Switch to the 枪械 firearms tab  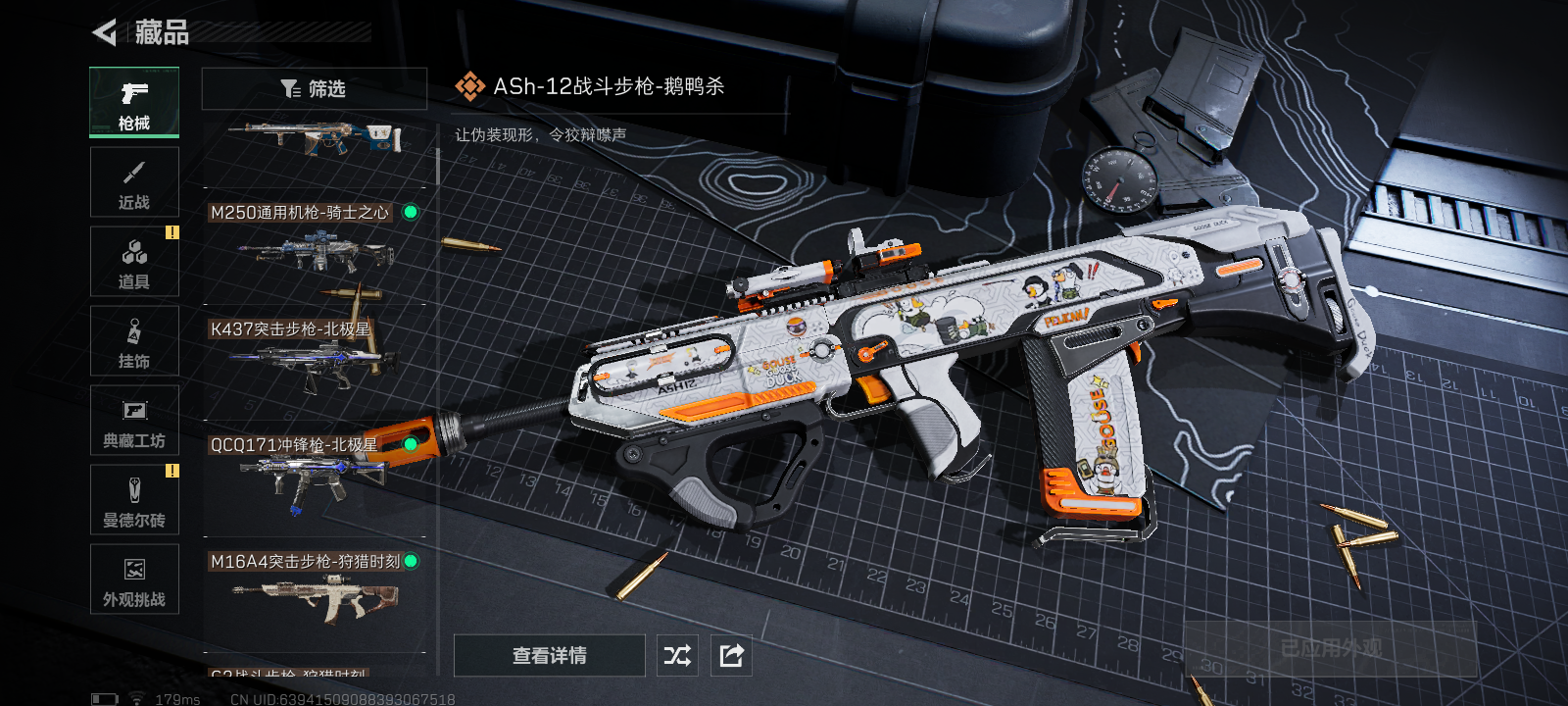click(x=134, y=102)
